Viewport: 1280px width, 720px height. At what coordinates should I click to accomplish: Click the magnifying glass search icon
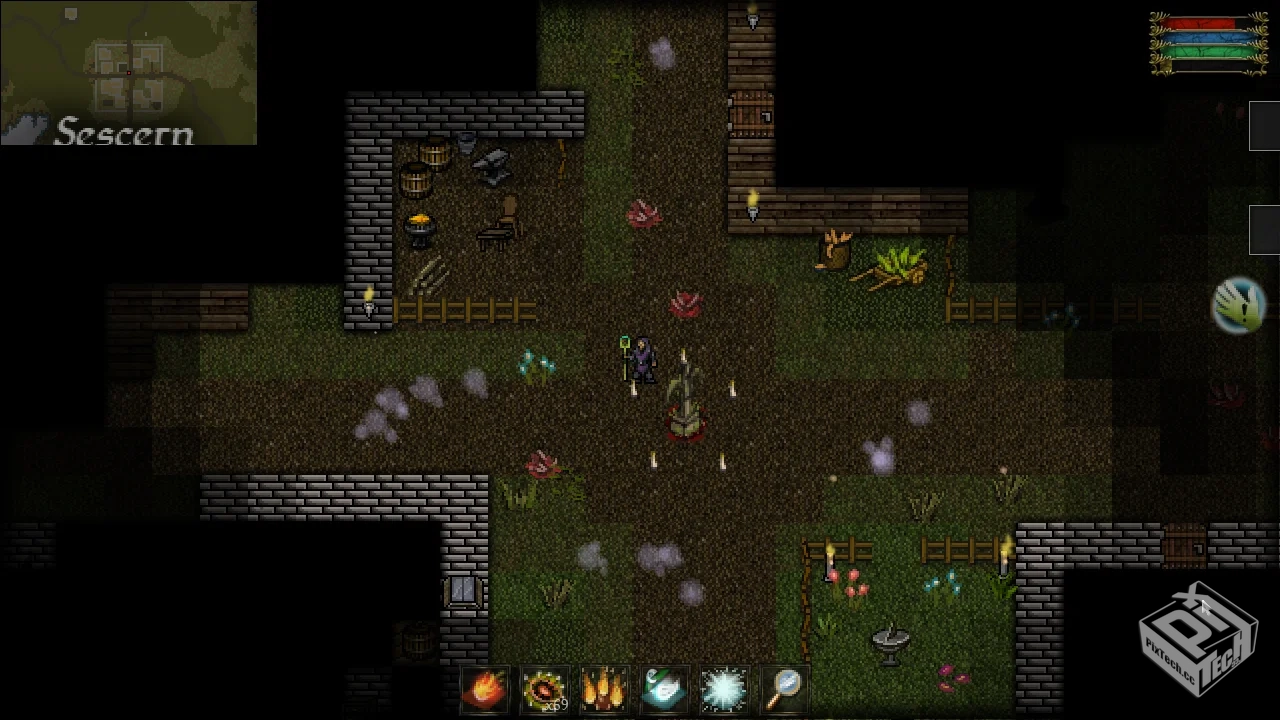785,687
